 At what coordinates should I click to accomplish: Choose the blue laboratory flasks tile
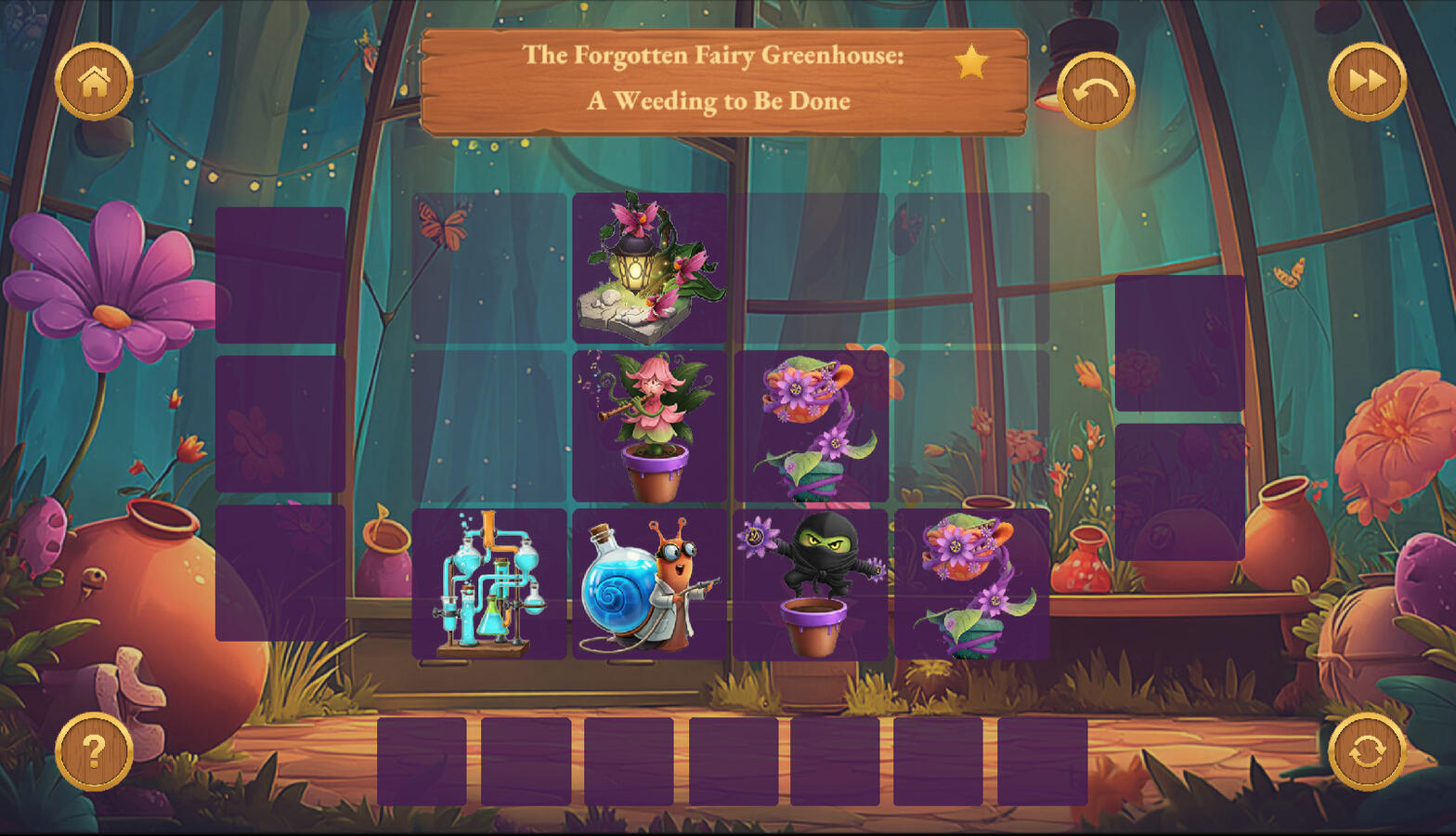click(x=489, y=584)
